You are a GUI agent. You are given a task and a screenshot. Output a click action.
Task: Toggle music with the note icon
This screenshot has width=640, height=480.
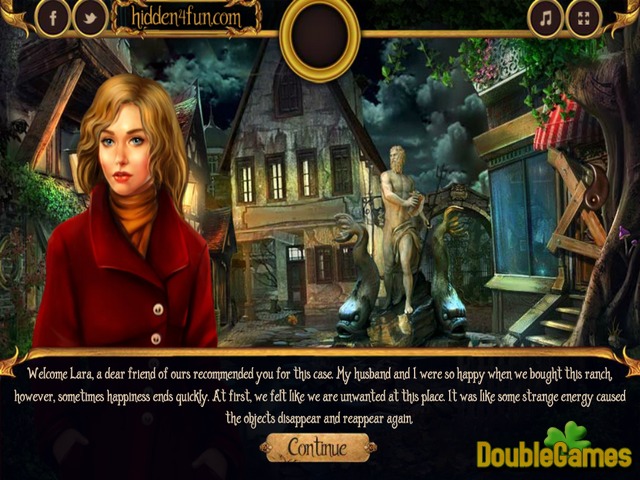pyautogui.click(x=546, y=17)
